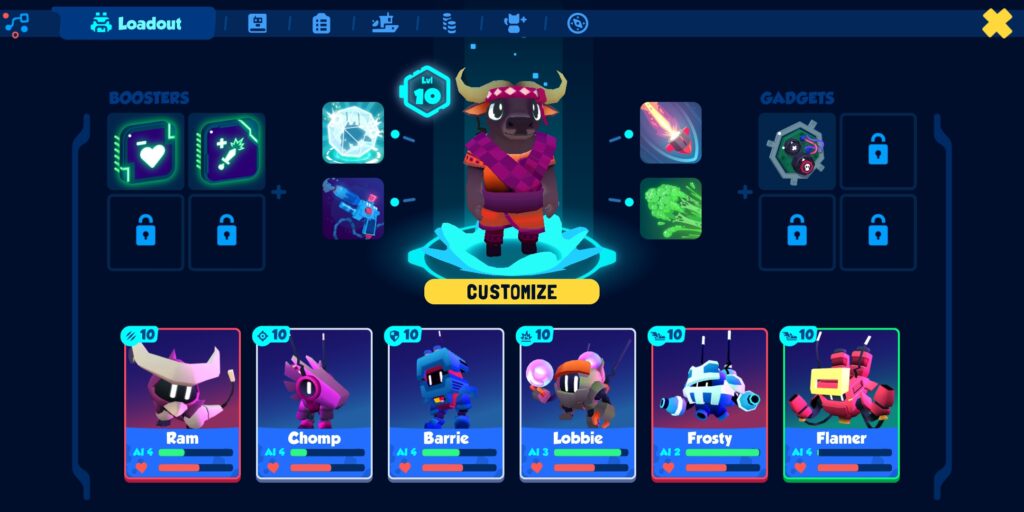This screenshot has height=512, width=1024.
Task: Select the Flamer companion card
Action: (x=841, y=404)
